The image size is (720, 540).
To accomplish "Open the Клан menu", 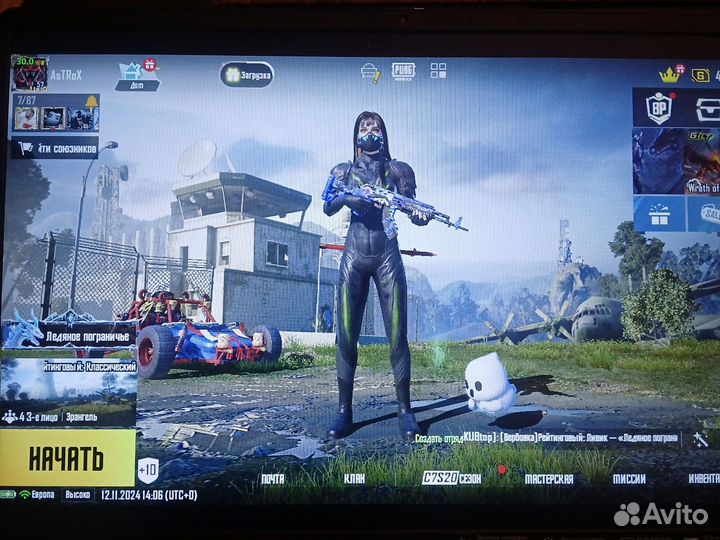I will (x=353, y=479).
